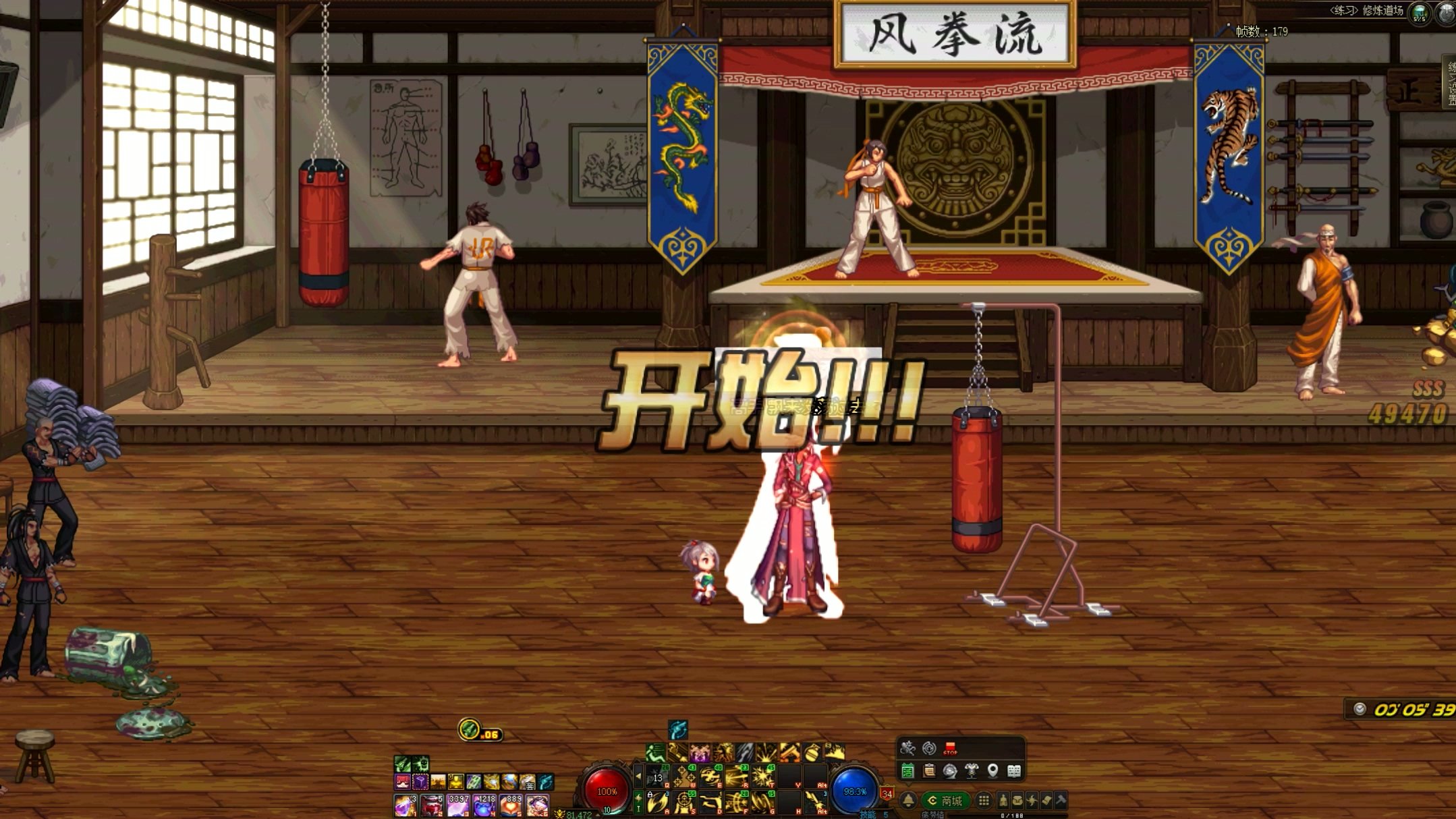Open the character profile head icon

951,771
